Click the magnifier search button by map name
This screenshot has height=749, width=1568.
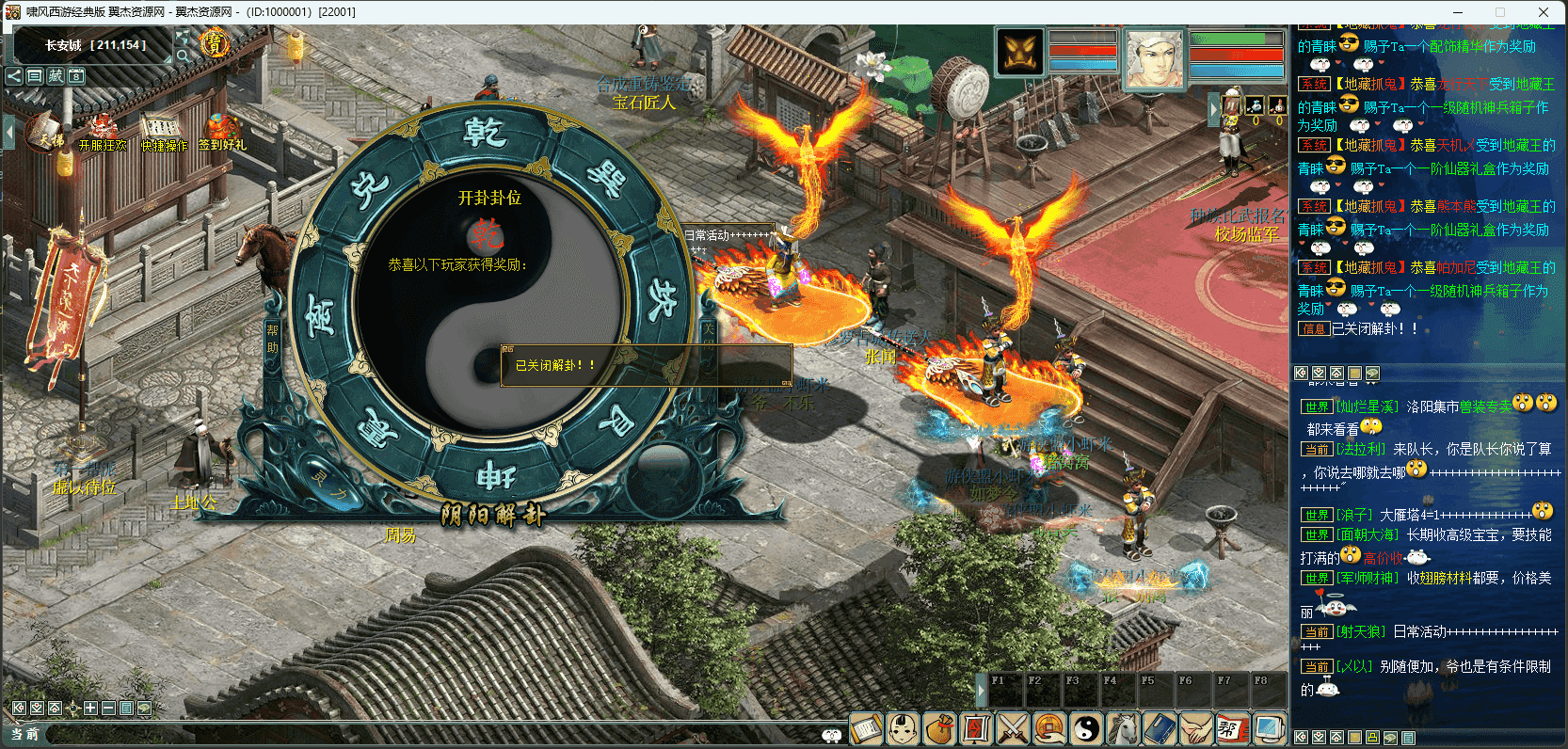(x=184, y=56)
